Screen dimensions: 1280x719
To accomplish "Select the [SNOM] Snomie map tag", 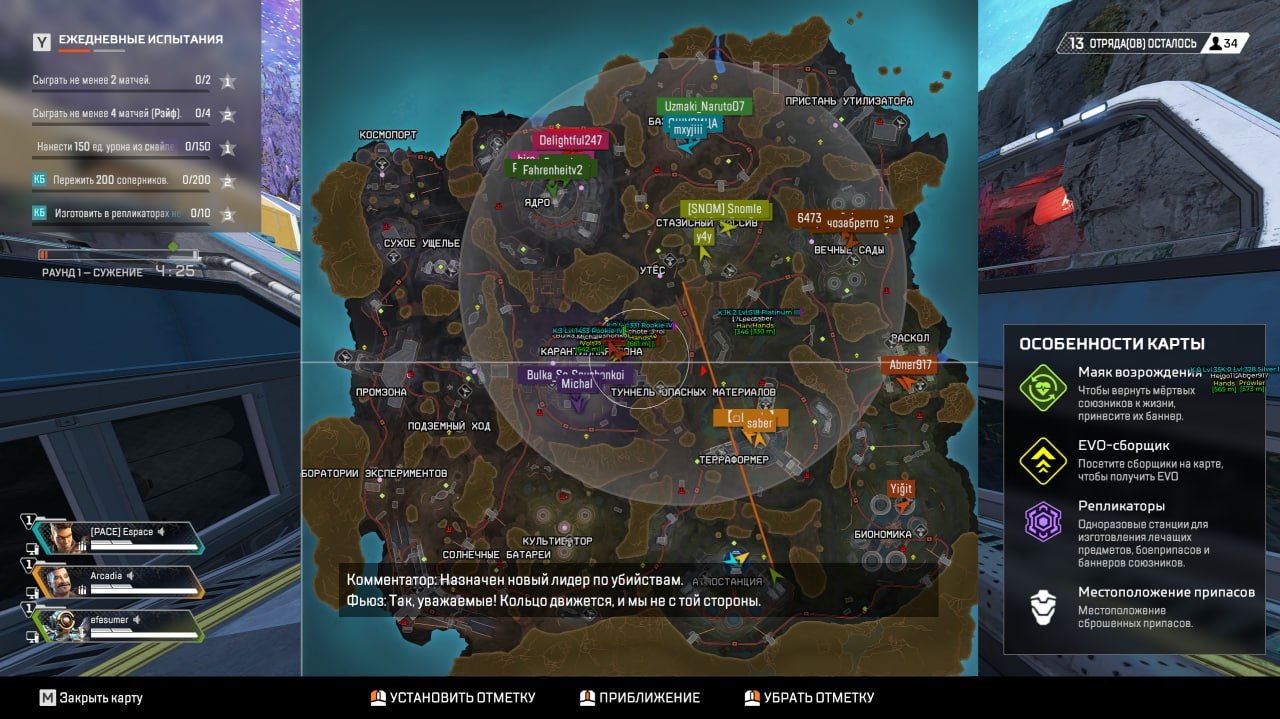I will [725, 209].
